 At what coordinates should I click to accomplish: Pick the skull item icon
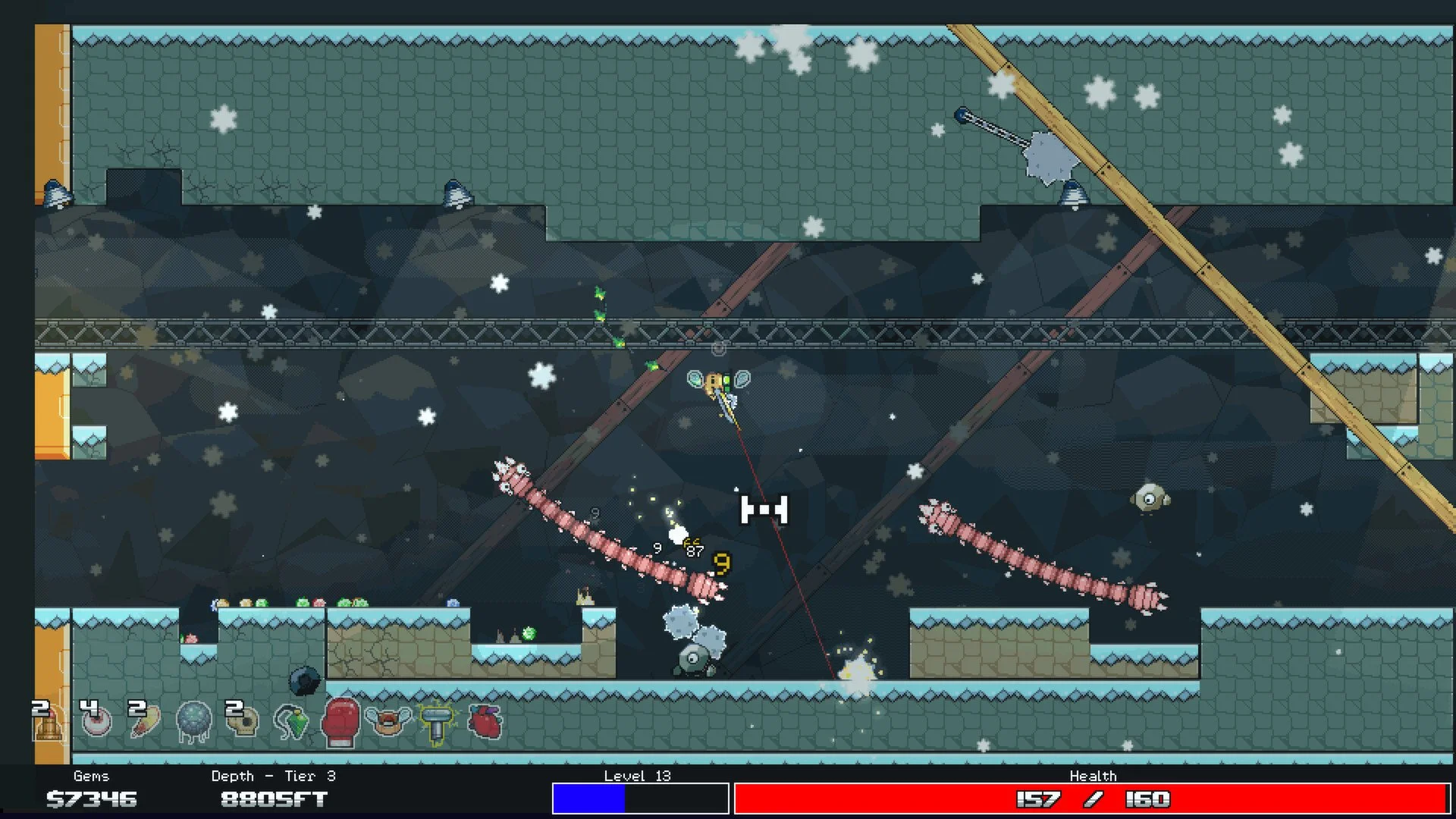[x=243, y=721]
